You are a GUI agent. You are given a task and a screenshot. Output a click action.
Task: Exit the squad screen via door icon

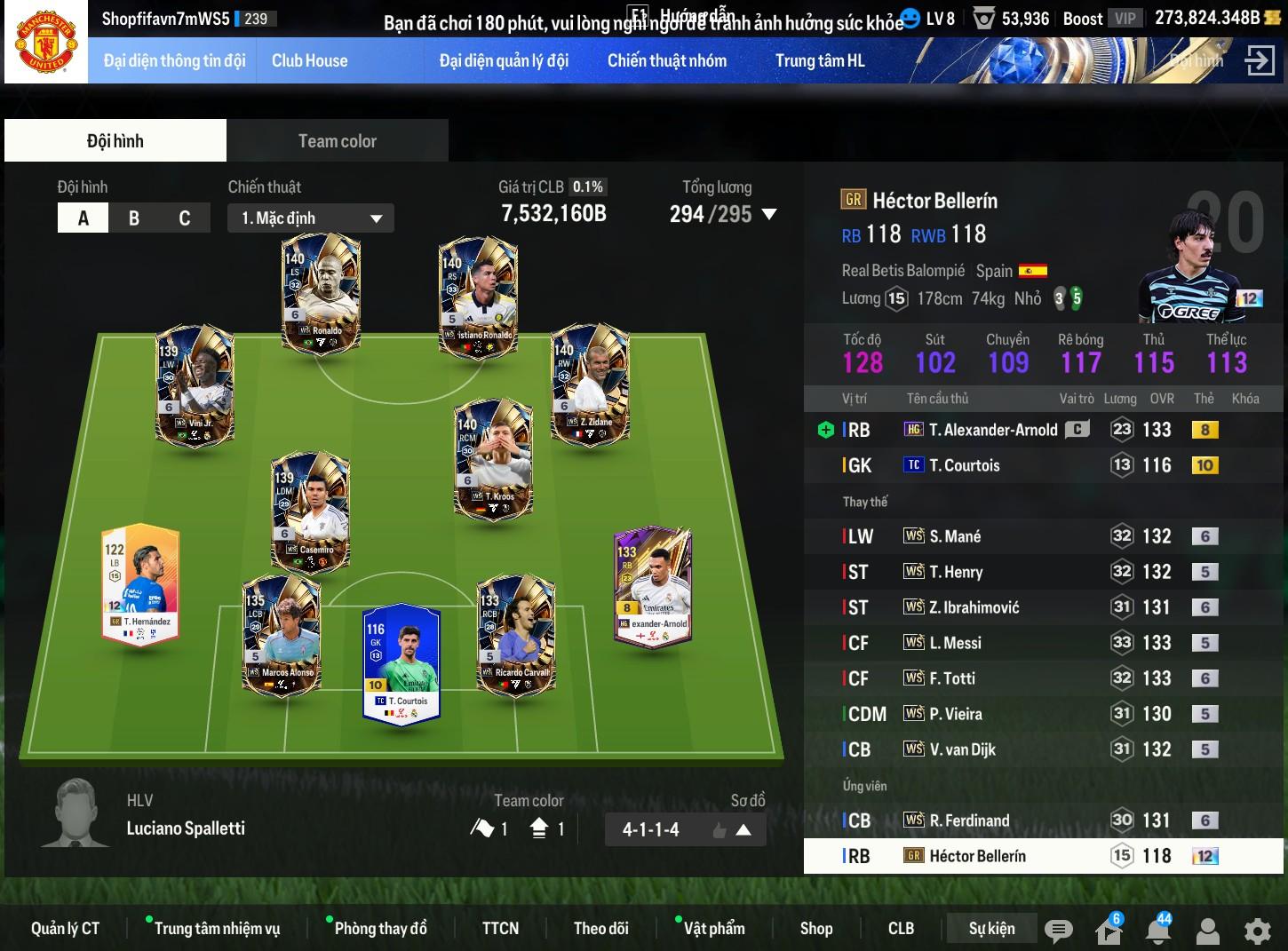click(1259, 60)
